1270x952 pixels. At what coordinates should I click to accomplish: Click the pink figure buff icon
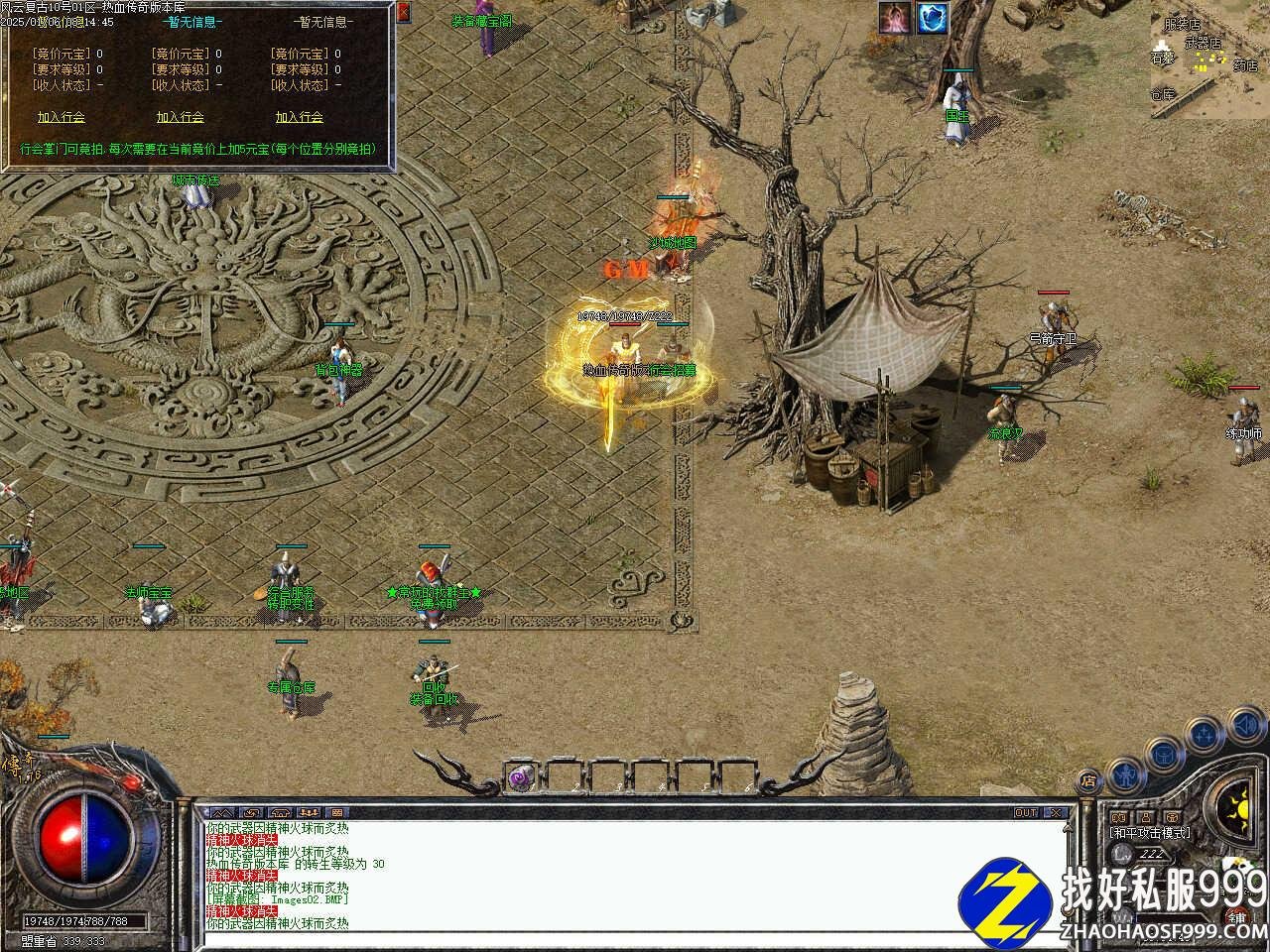896,17
